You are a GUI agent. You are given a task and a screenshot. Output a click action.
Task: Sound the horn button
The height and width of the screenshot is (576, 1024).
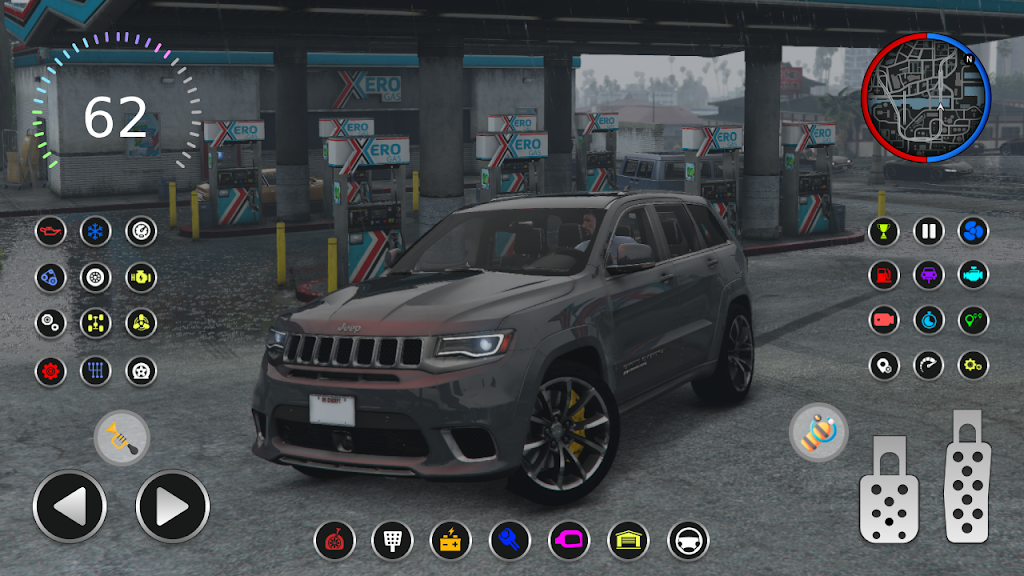(122, 438)
